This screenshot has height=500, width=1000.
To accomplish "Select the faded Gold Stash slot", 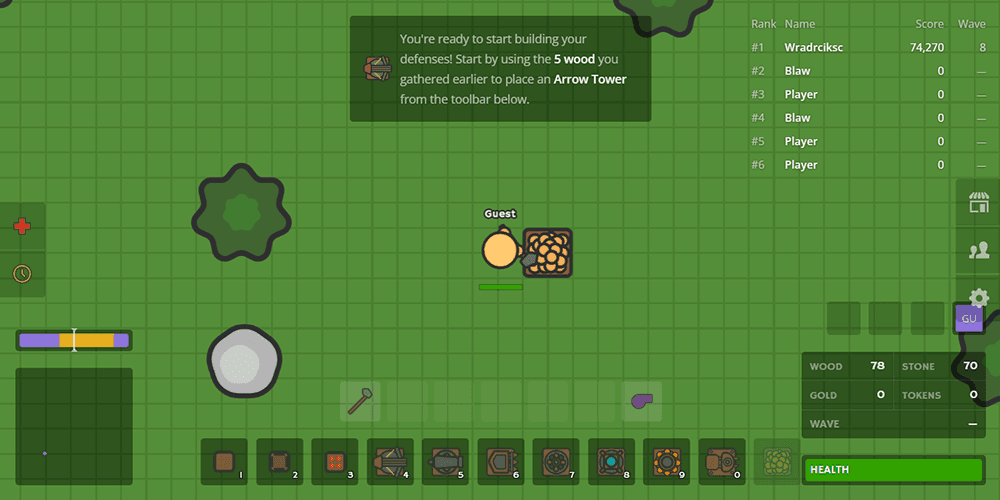I will point(777,461).
